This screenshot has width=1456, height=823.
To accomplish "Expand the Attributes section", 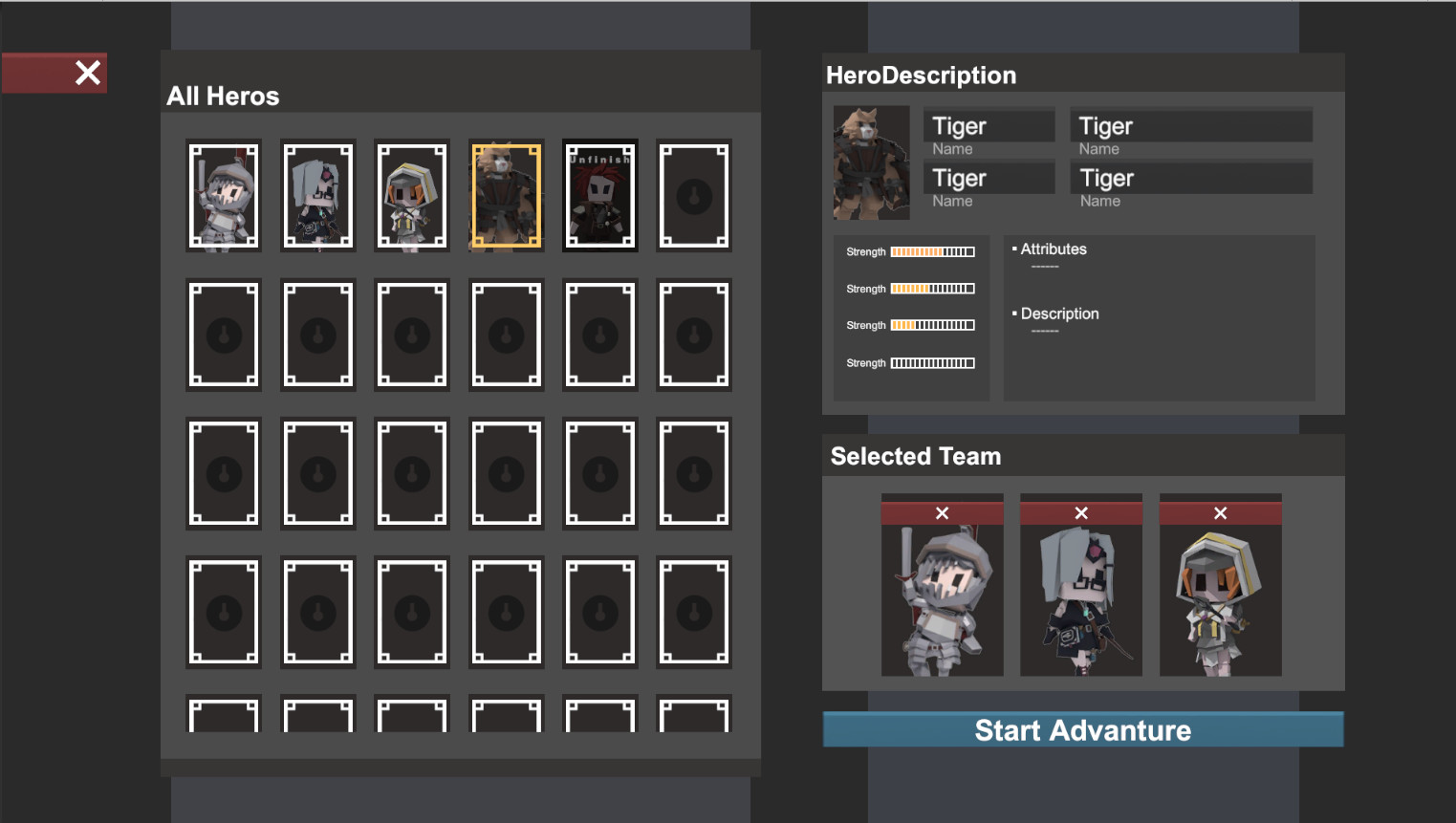I will pos(1053,249).
